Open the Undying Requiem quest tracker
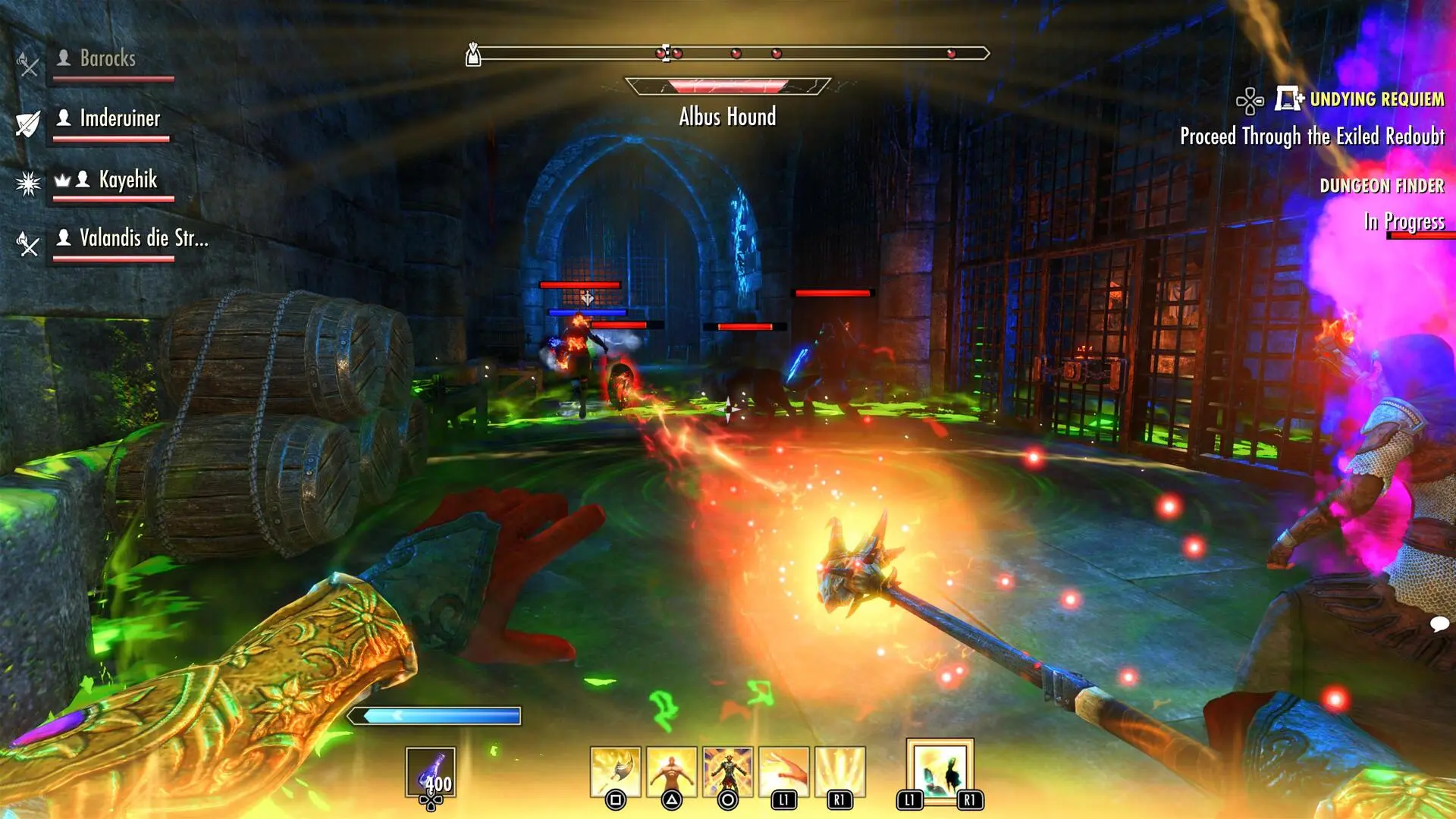Viewport: 1456px width, 819px height. pos(1376,99)
